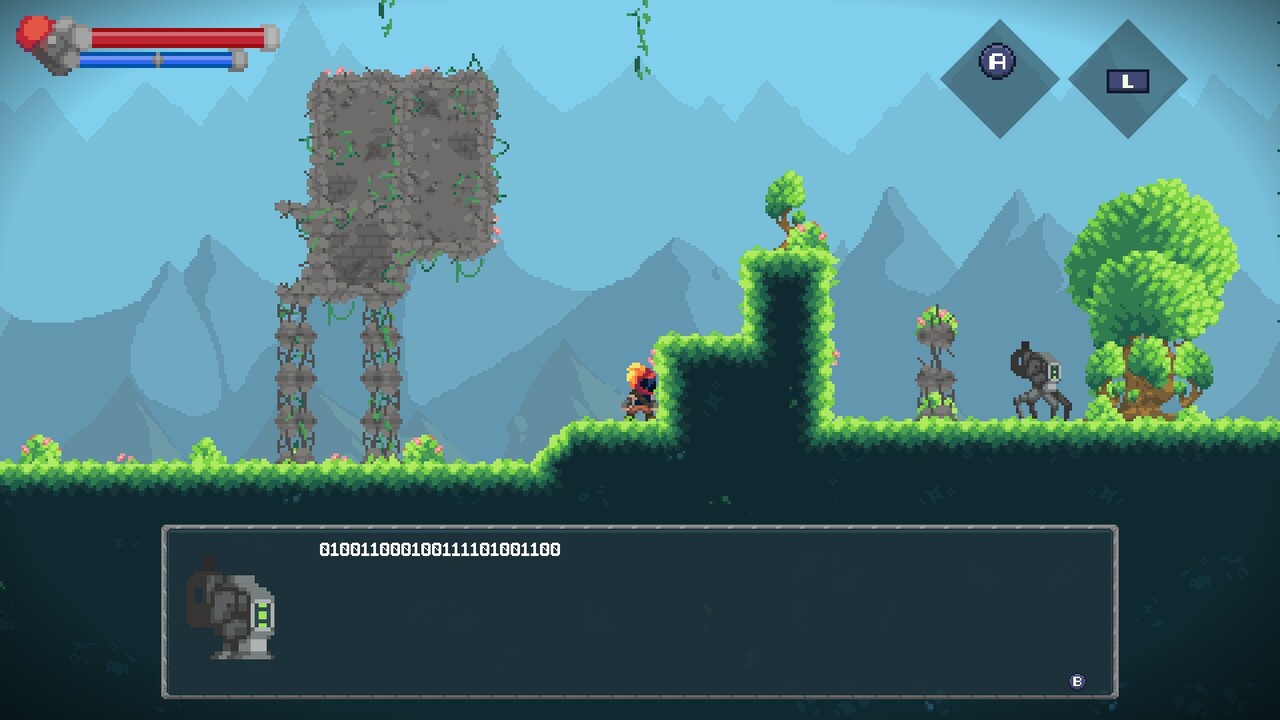
Task: Click the dialogue box border frame
Action: (x=640, y=524)
